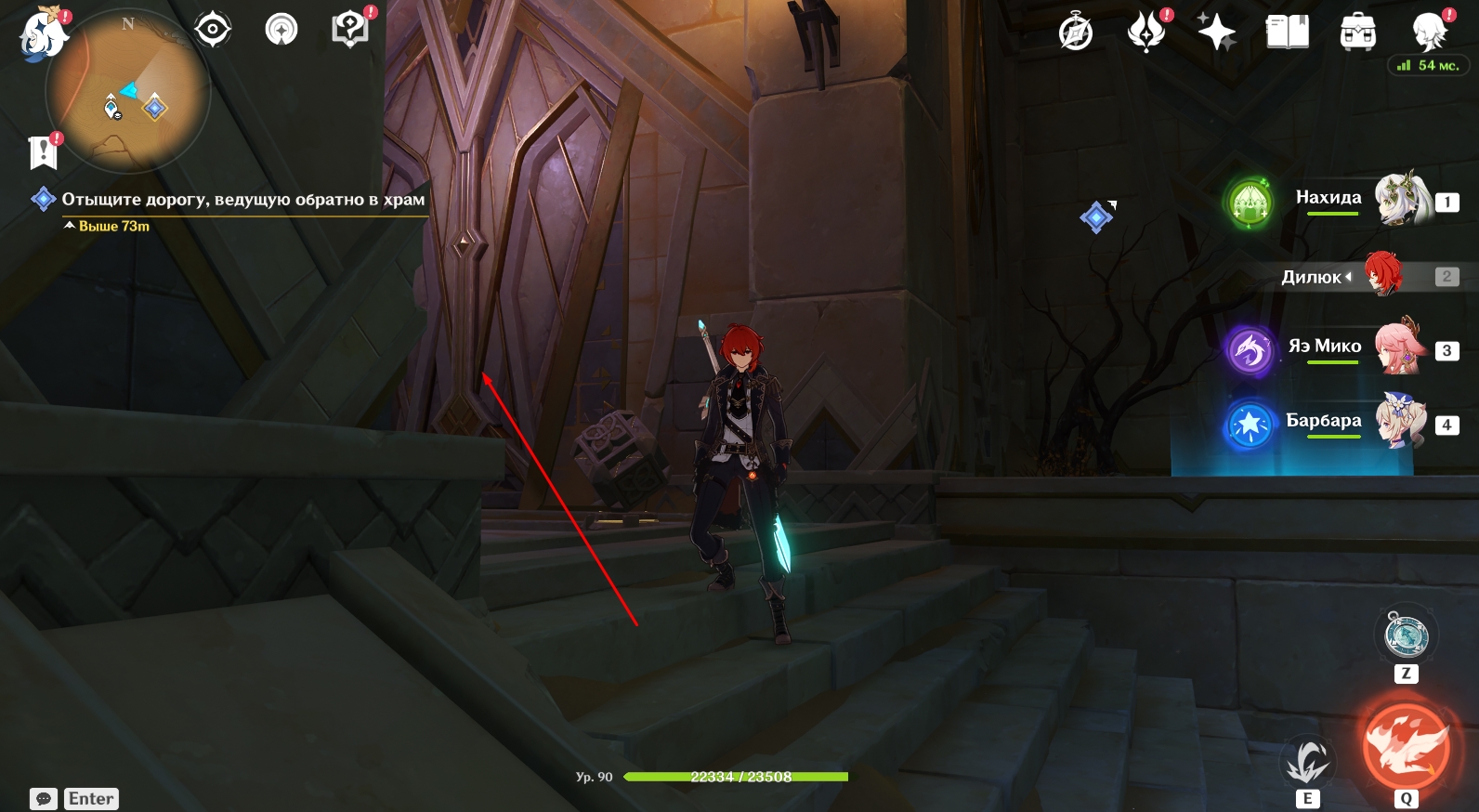Viewport: 1479px width, 812px height.
Task: Activate Diluc's elemental skill
Action: pyautogui.click(x=1307, y=764)
